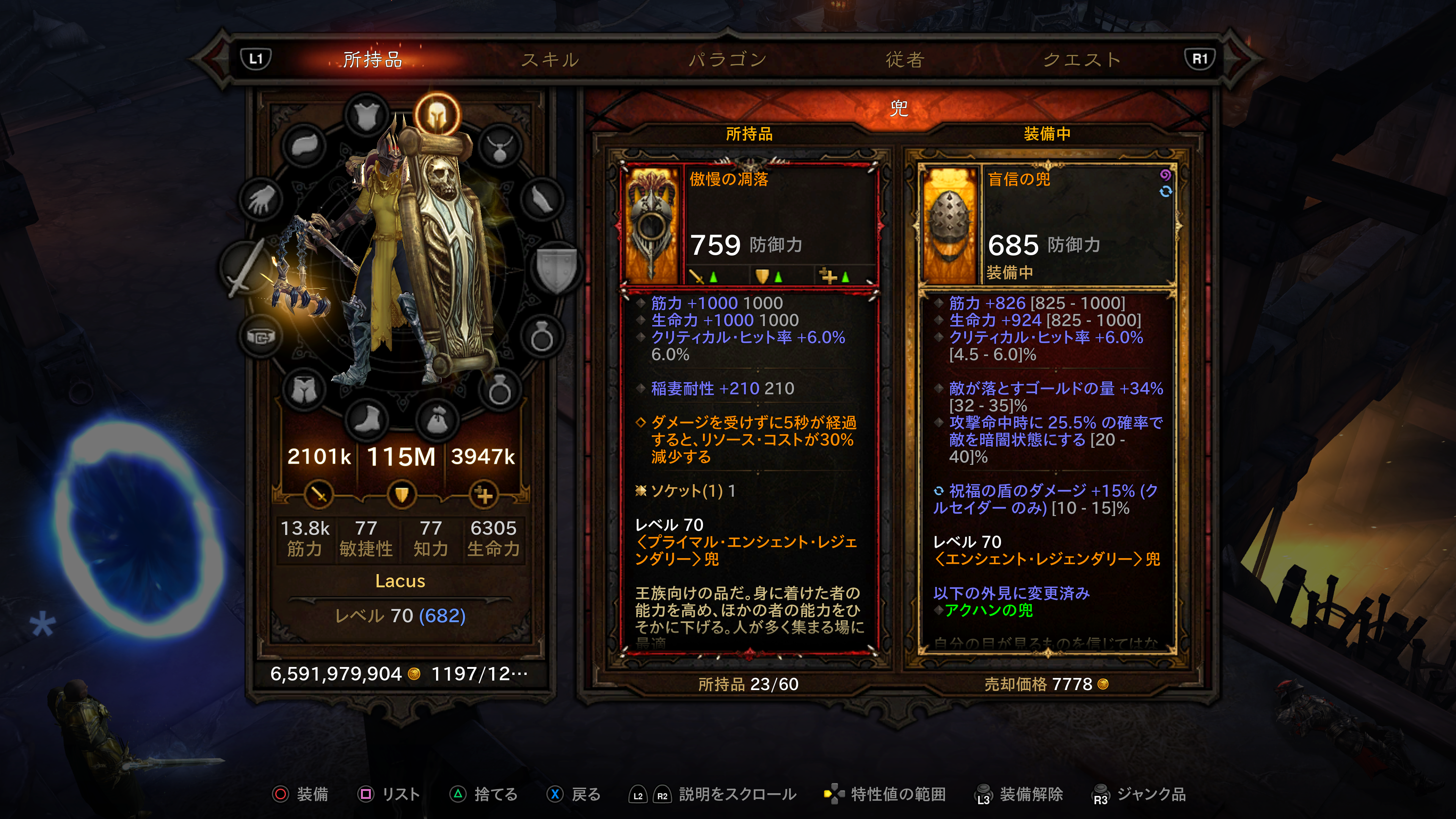Show the クエスト tab
The image size is (1456, 819).
tap(1082, 60)
